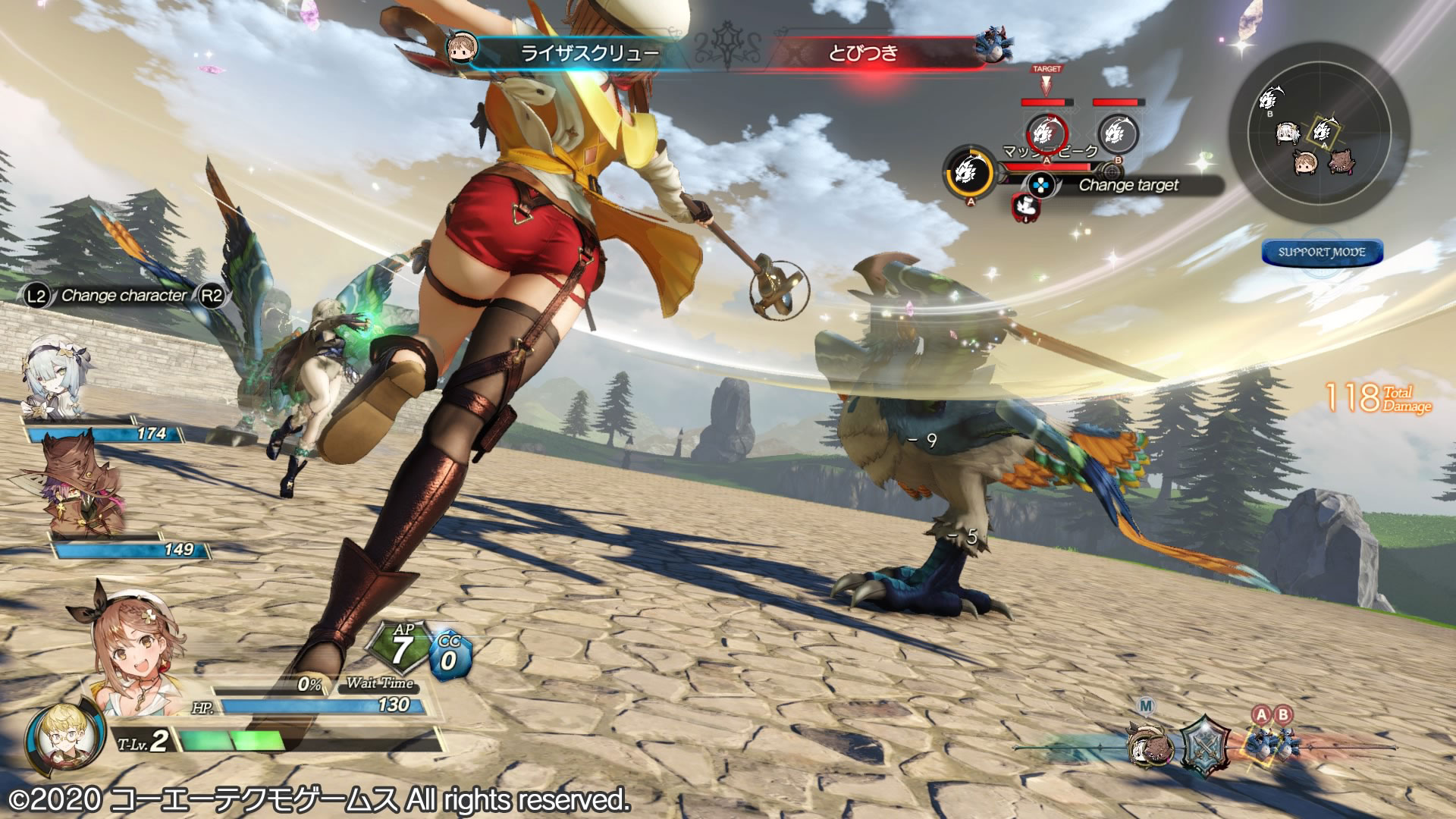Click the blue CC counter badge

(450, 655)
